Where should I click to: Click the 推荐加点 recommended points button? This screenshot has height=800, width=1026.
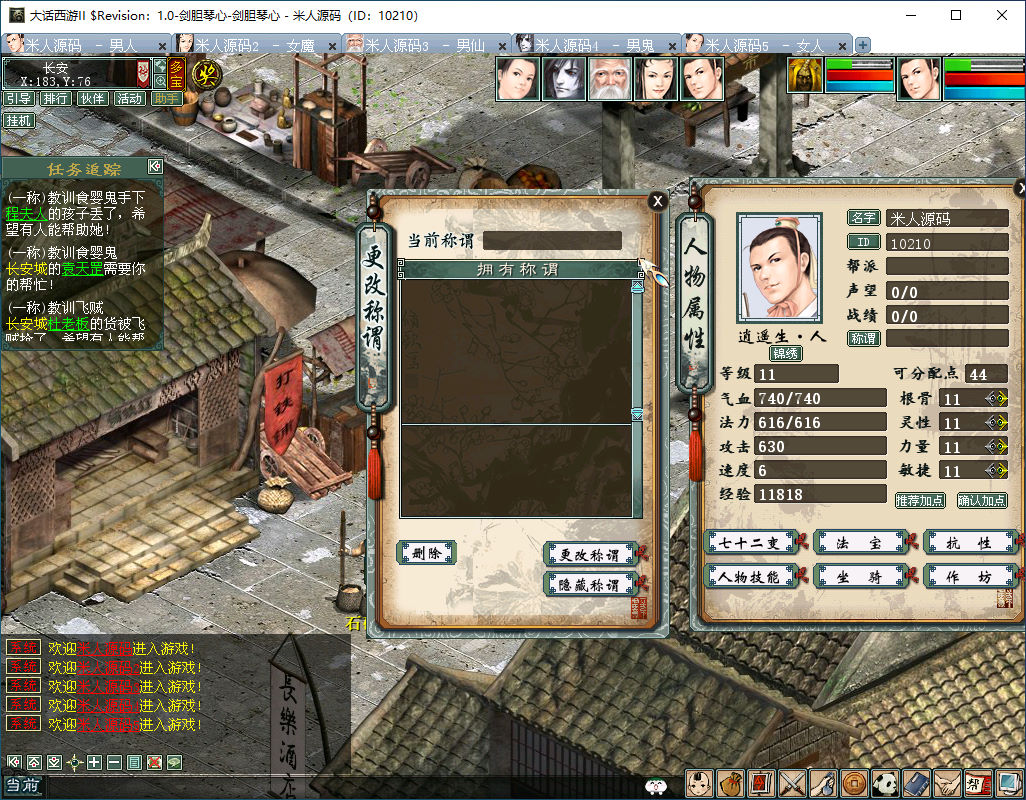[919, 500]
